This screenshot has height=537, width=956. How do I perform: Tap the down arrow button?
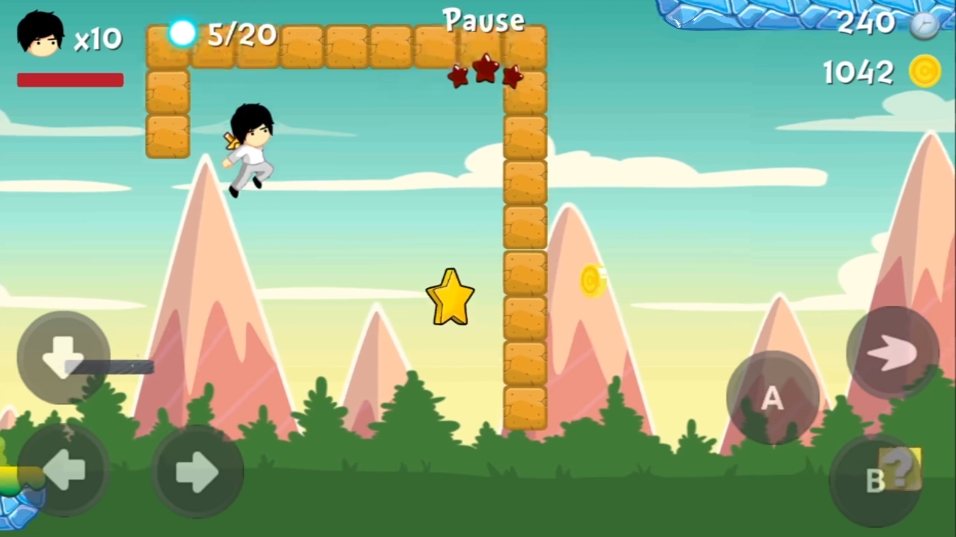[x=63, y=357]
